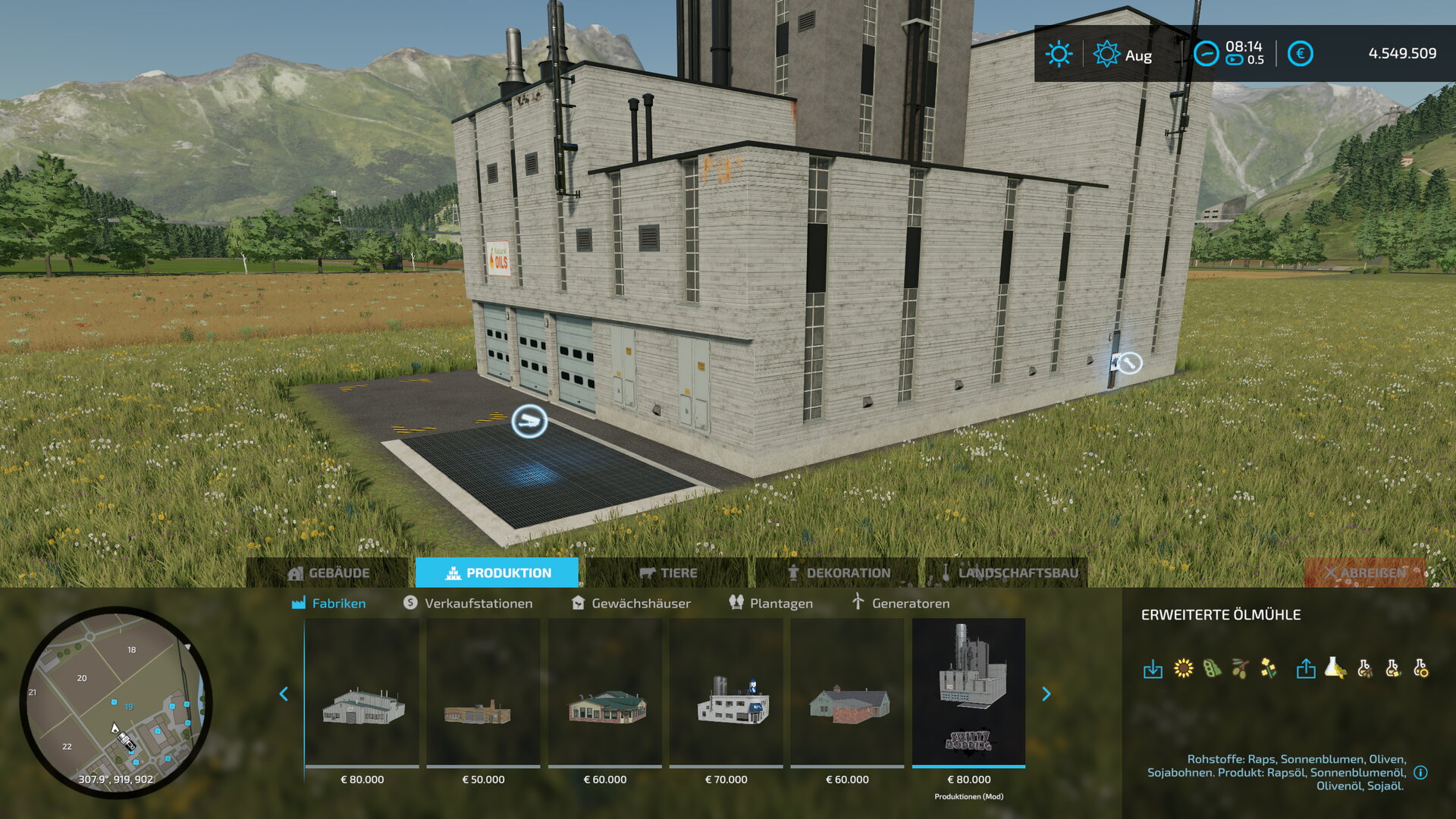Select the green-roofed € 60.000 building thumbnail
This screenshot has height=819, width=1456.
(604, 692)
